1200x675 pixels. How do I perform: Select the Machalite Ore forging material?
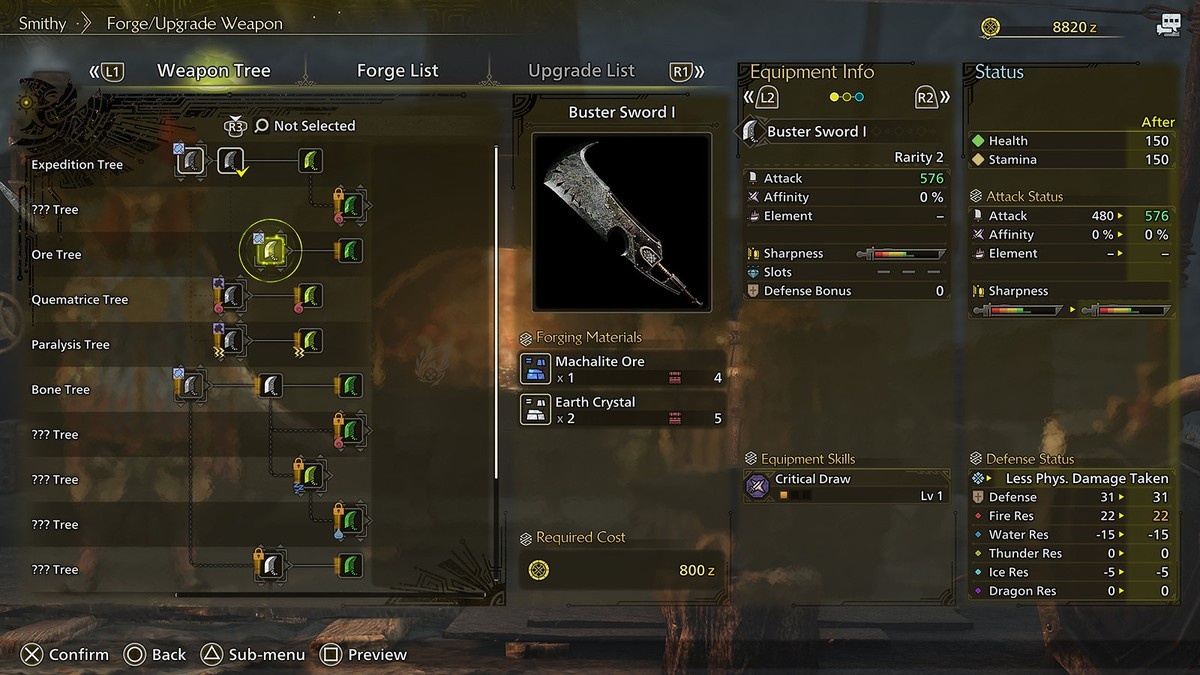(621, 369)
